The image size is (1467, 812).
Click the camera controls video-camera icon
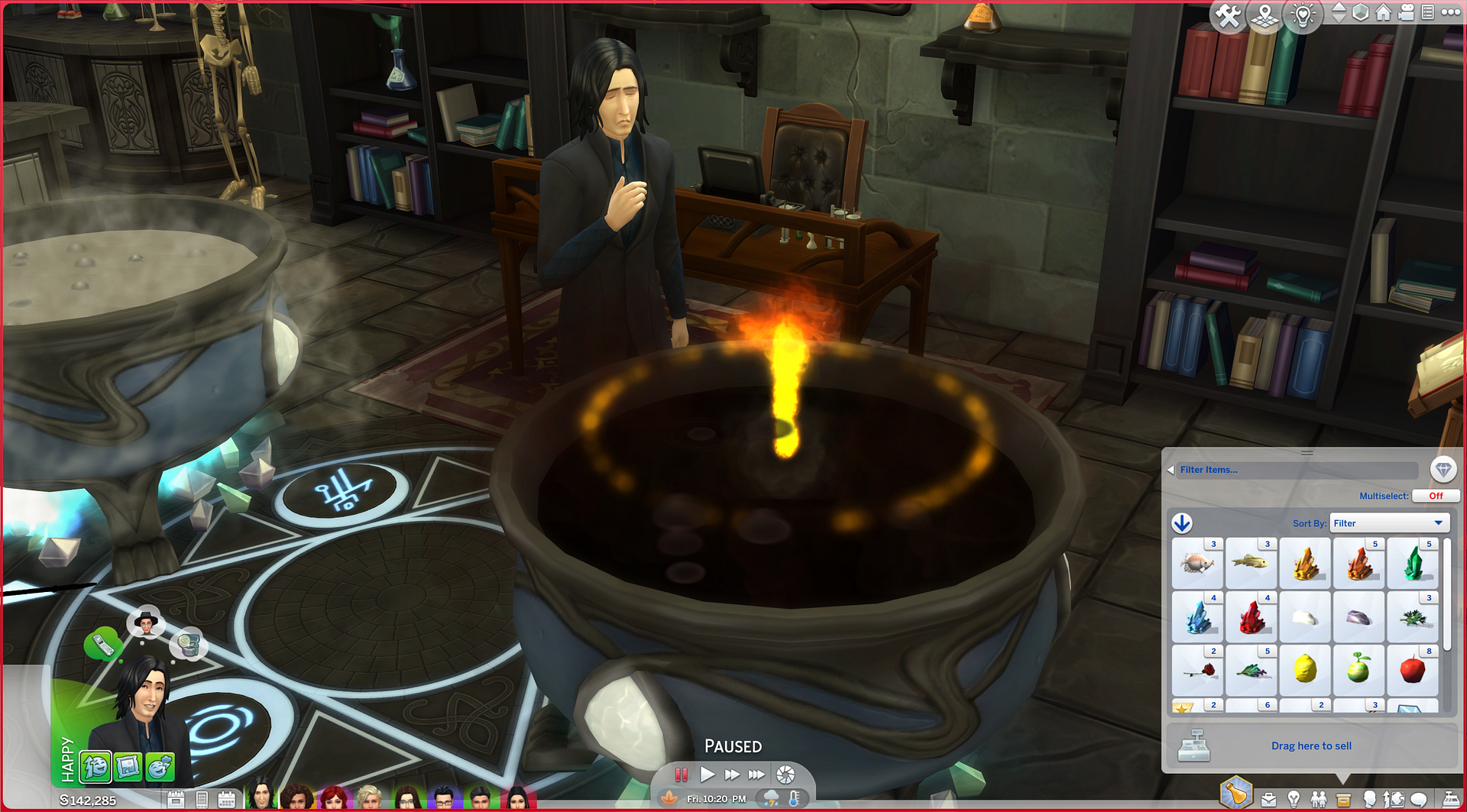point(1406,12)
